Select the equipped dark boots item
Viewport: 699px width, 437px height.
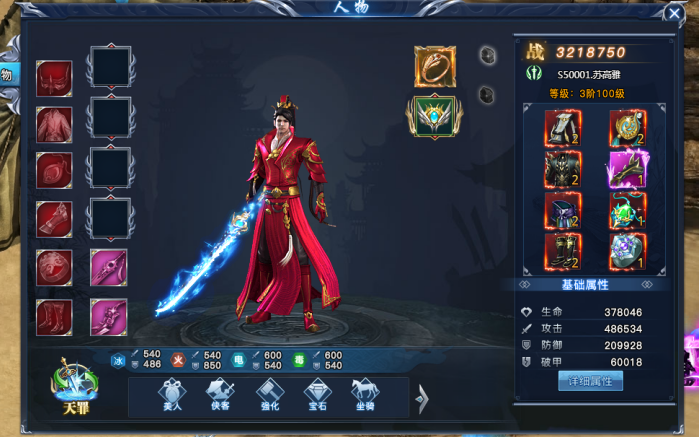(x=562, y=252)
